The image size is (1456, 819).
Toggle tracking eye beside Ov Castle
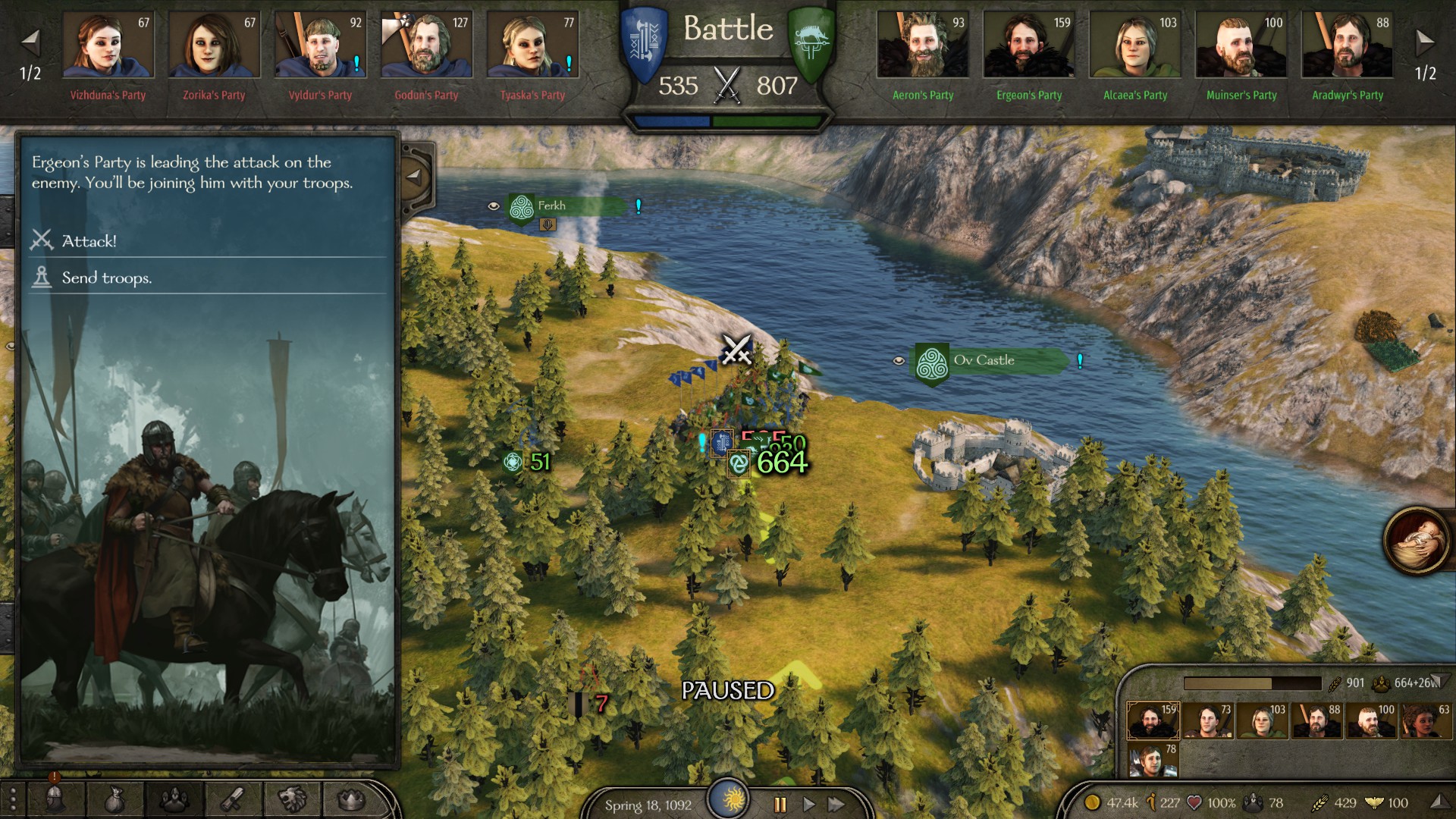coord(899,361)
